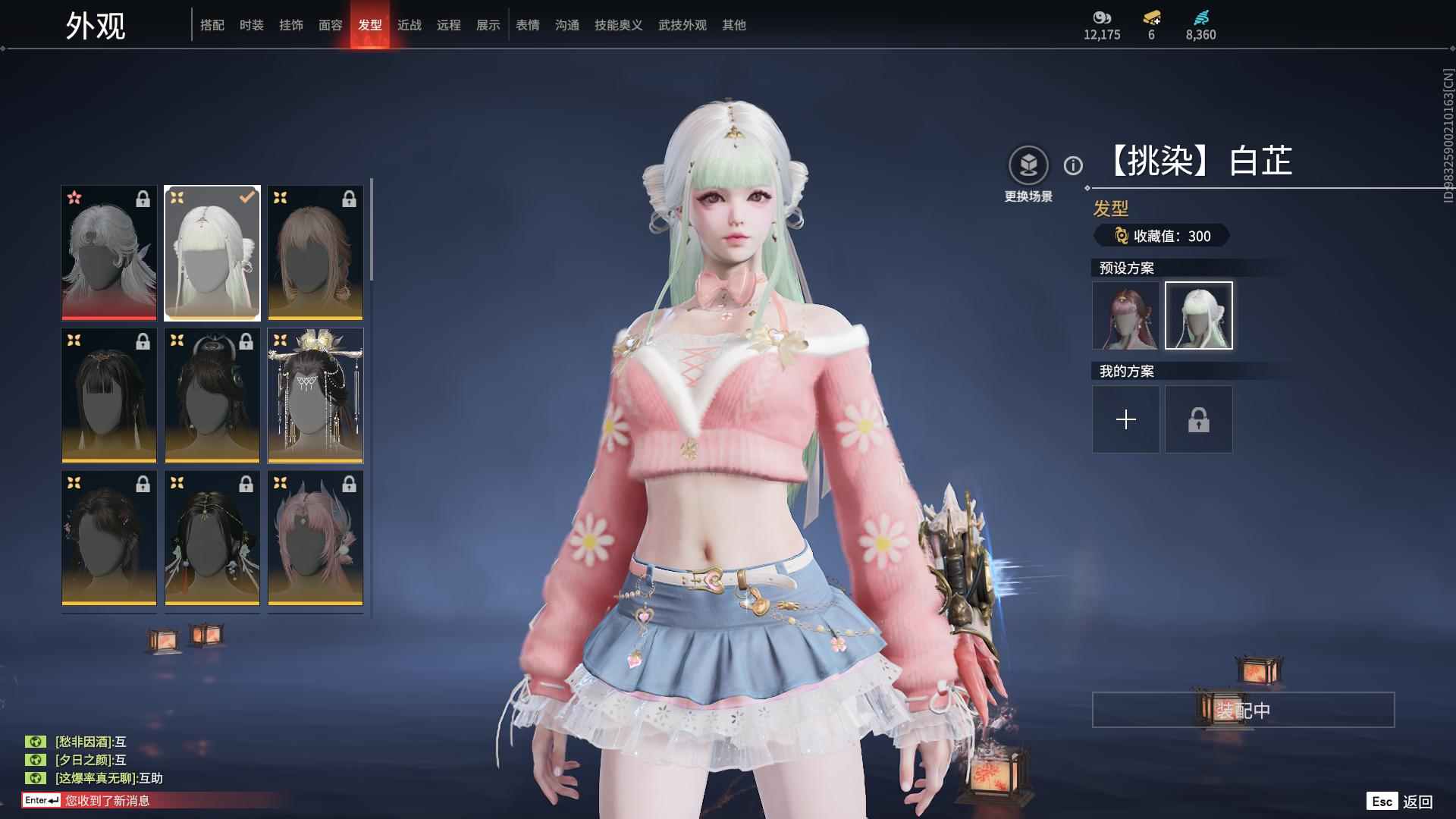
Task: Choose the brown-haired preset scheme thumbnail
Action: tap(1125, 315)
